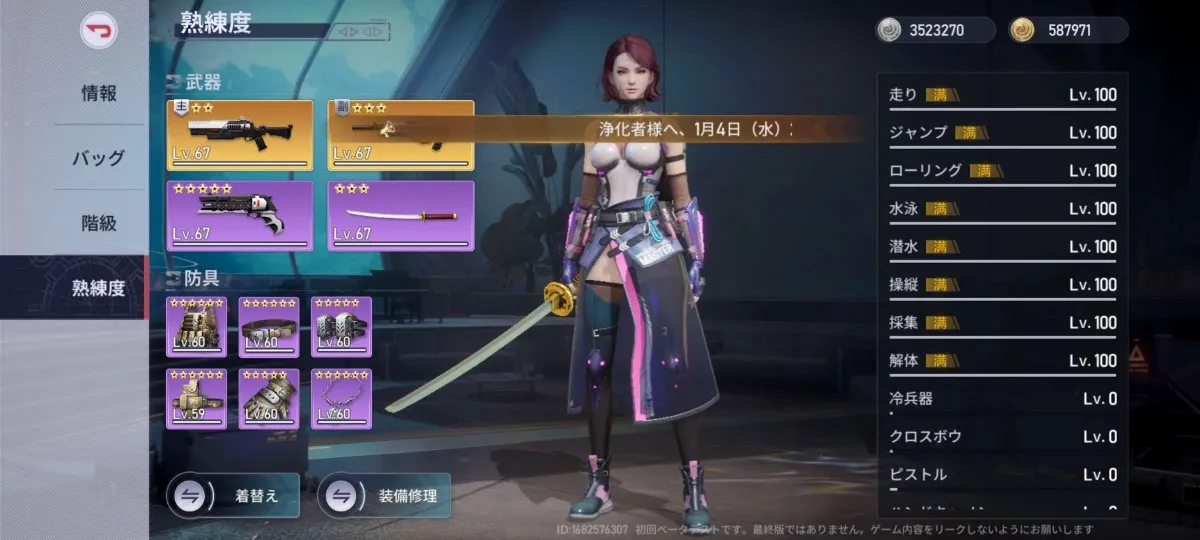The image size is (1200, 540).
Task: Select the main weapon shotgun slot
Action: 239,135
